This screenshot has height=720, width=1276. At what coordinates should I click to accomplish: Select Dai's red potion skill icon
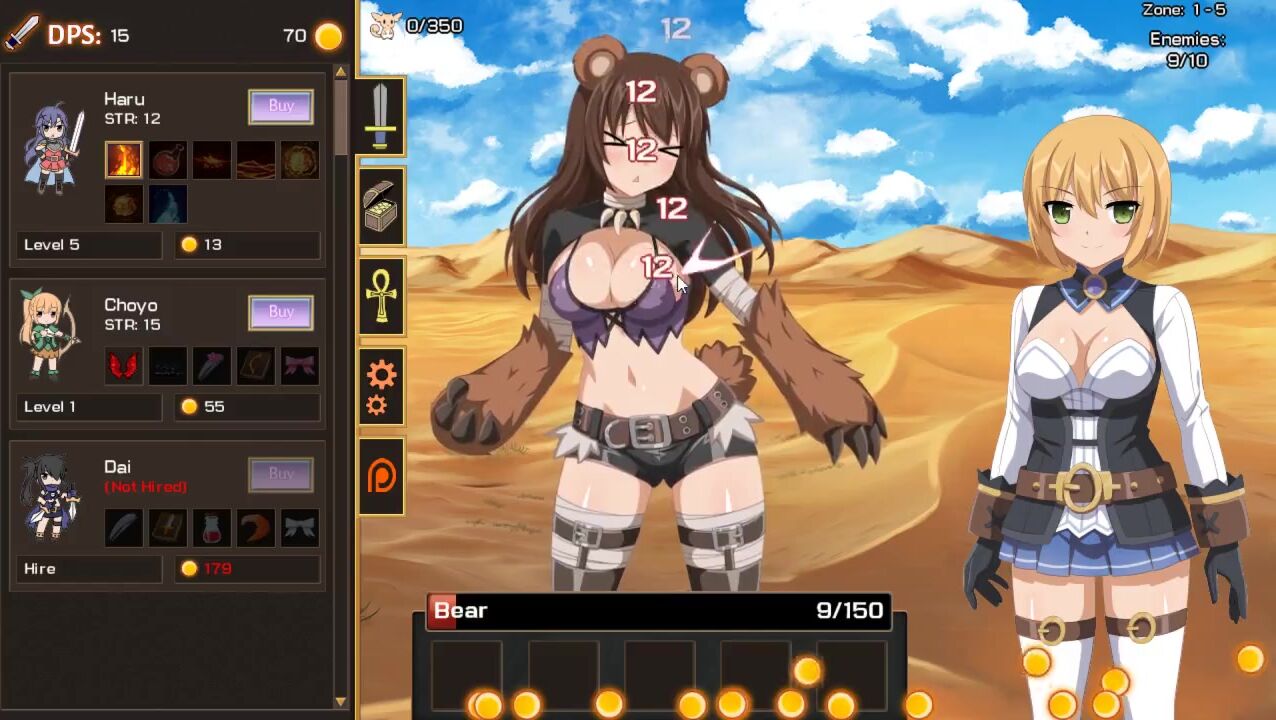[x=212, y=528]
